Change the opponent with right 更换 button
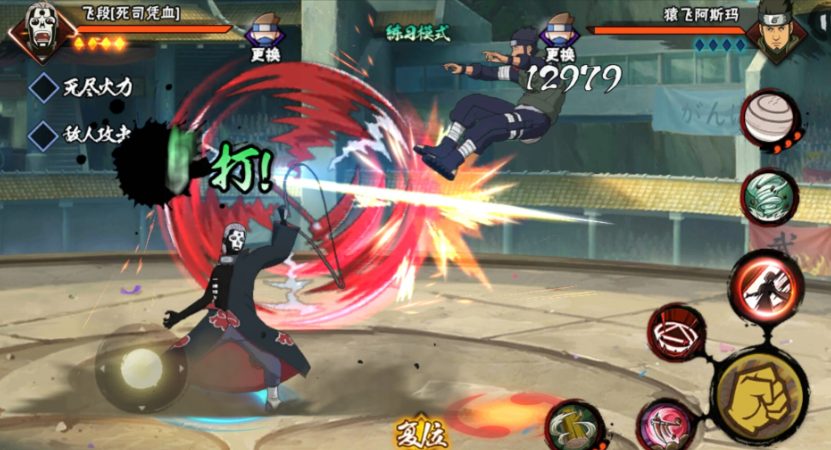The image size is (831, 450). 560,37
